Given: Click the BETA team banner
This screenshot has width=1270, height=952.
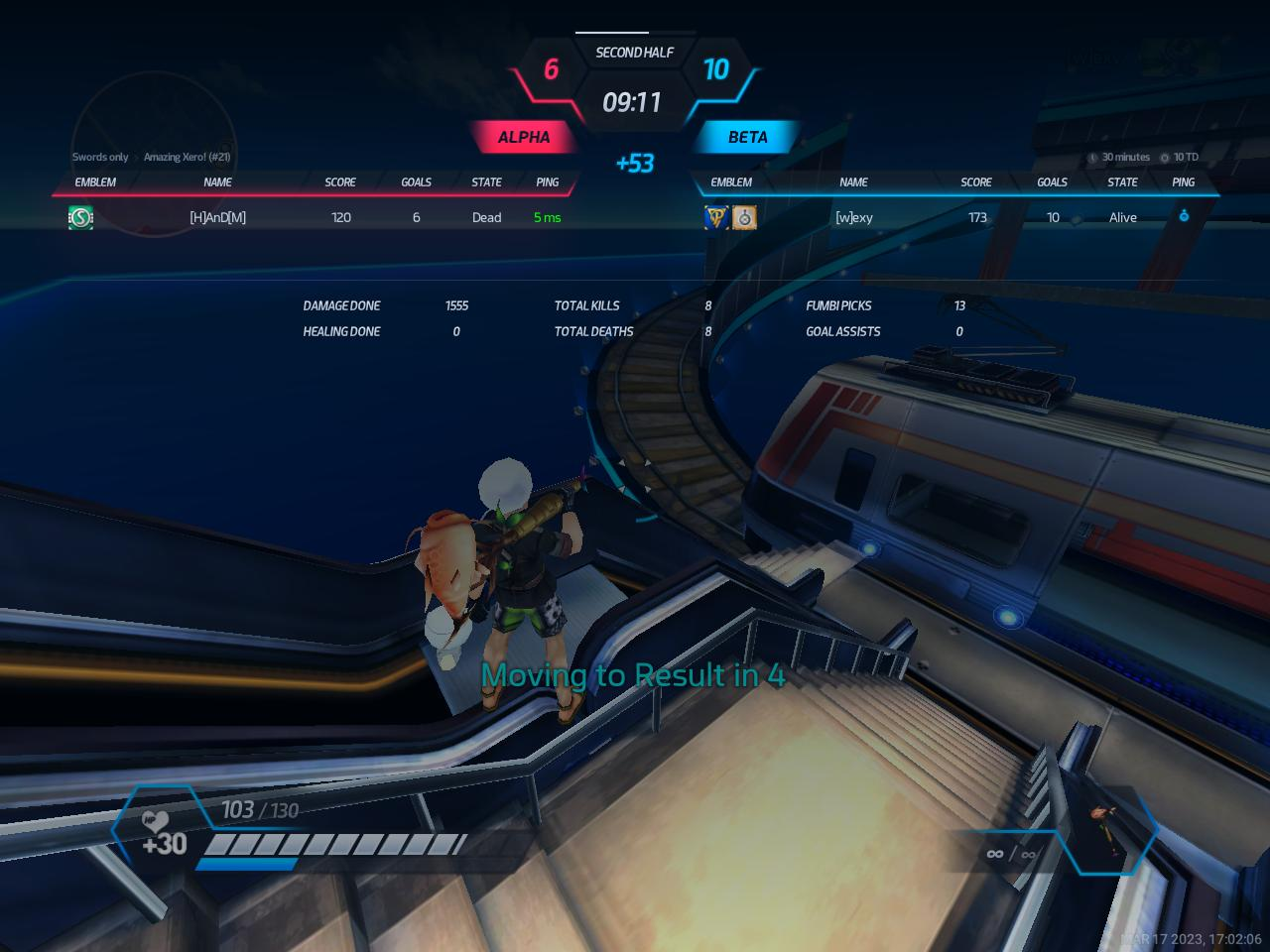Looking at the screenshot, I should (747, 137).
